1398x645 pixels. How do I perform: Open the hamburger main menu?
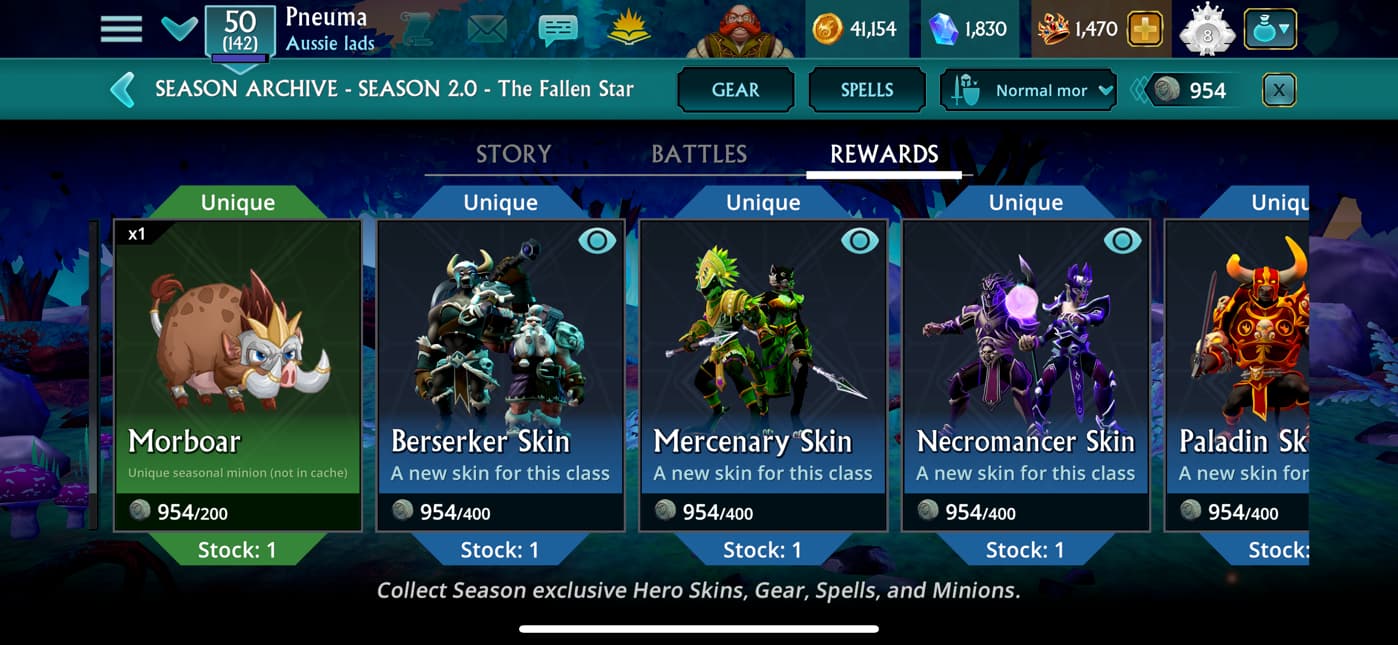[121, 28]
